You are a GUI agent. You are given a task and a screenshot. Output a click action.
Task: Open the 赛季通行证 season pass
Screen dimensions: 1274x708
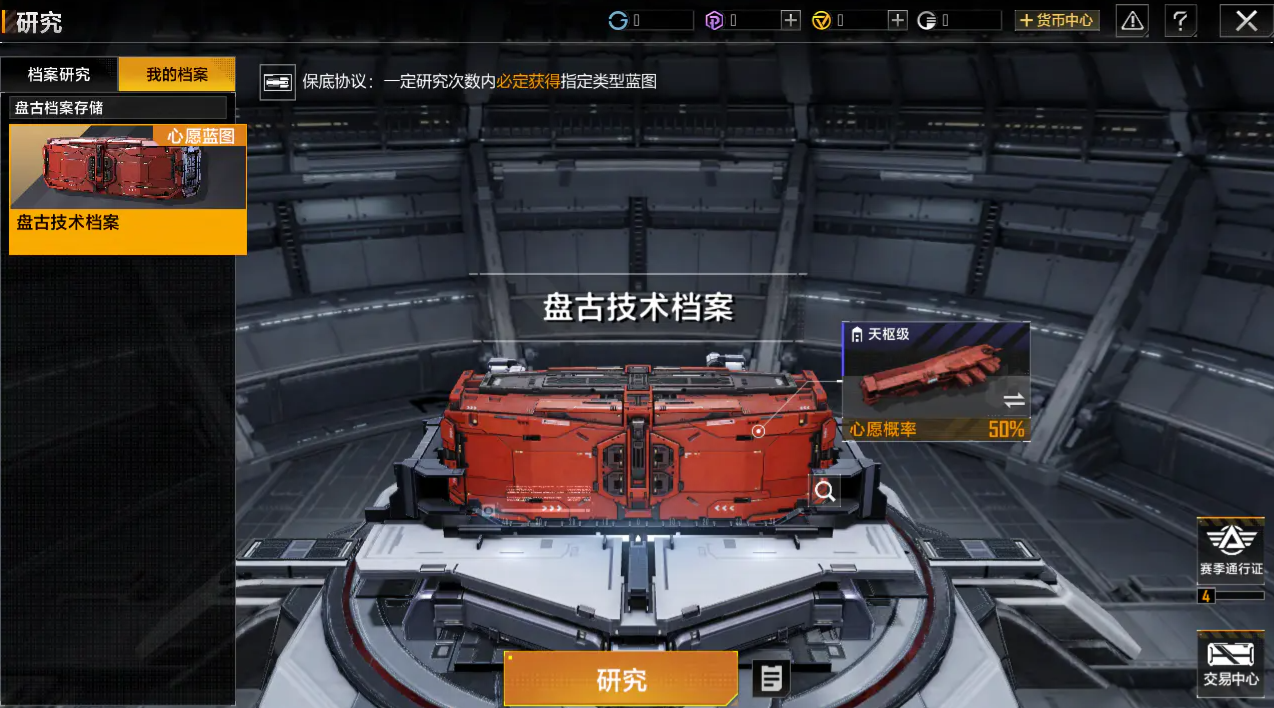click(1231, 551)
